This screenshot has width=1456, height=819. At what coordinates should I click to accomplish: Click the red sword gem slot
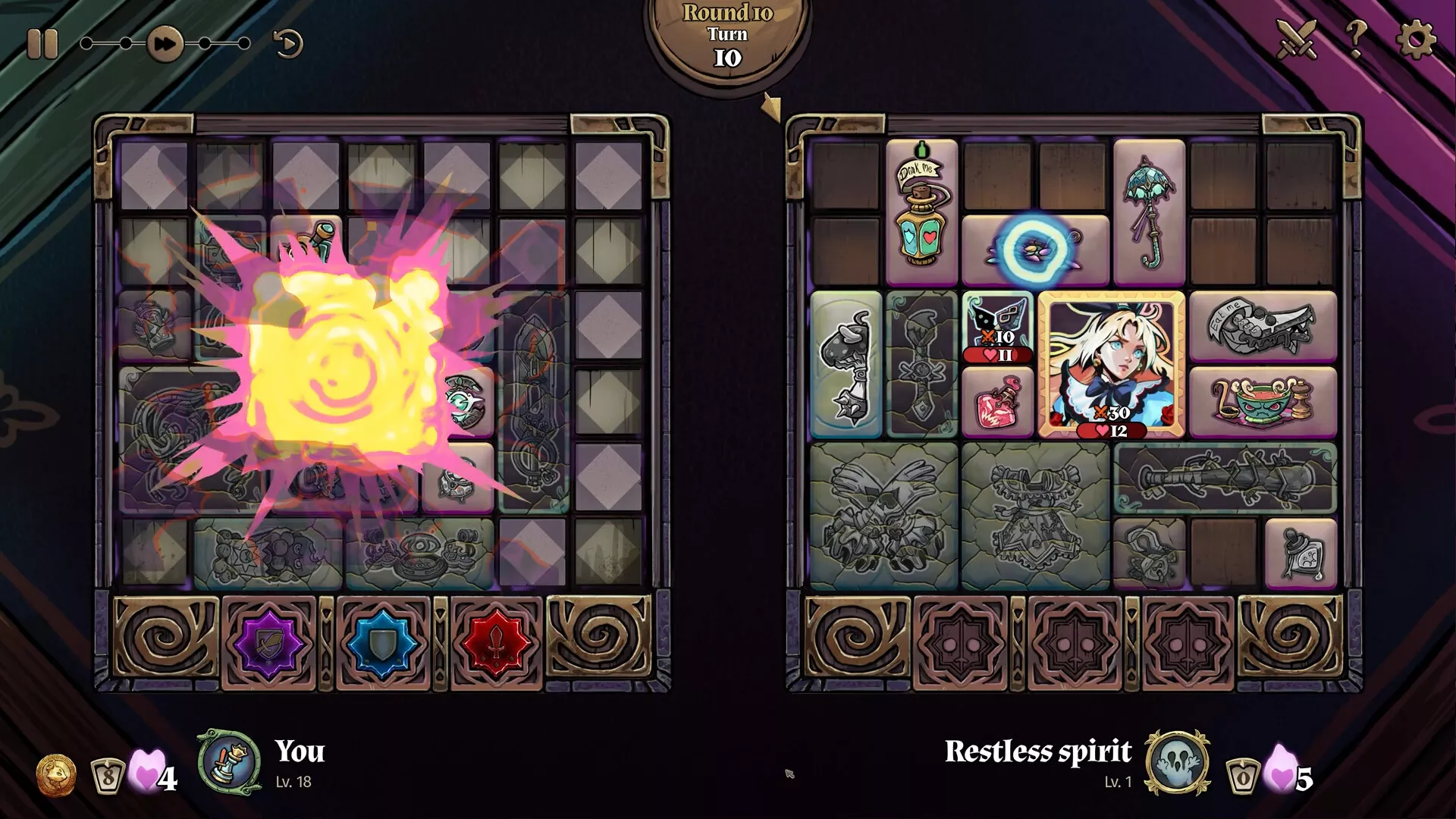(x=497, y=643)
